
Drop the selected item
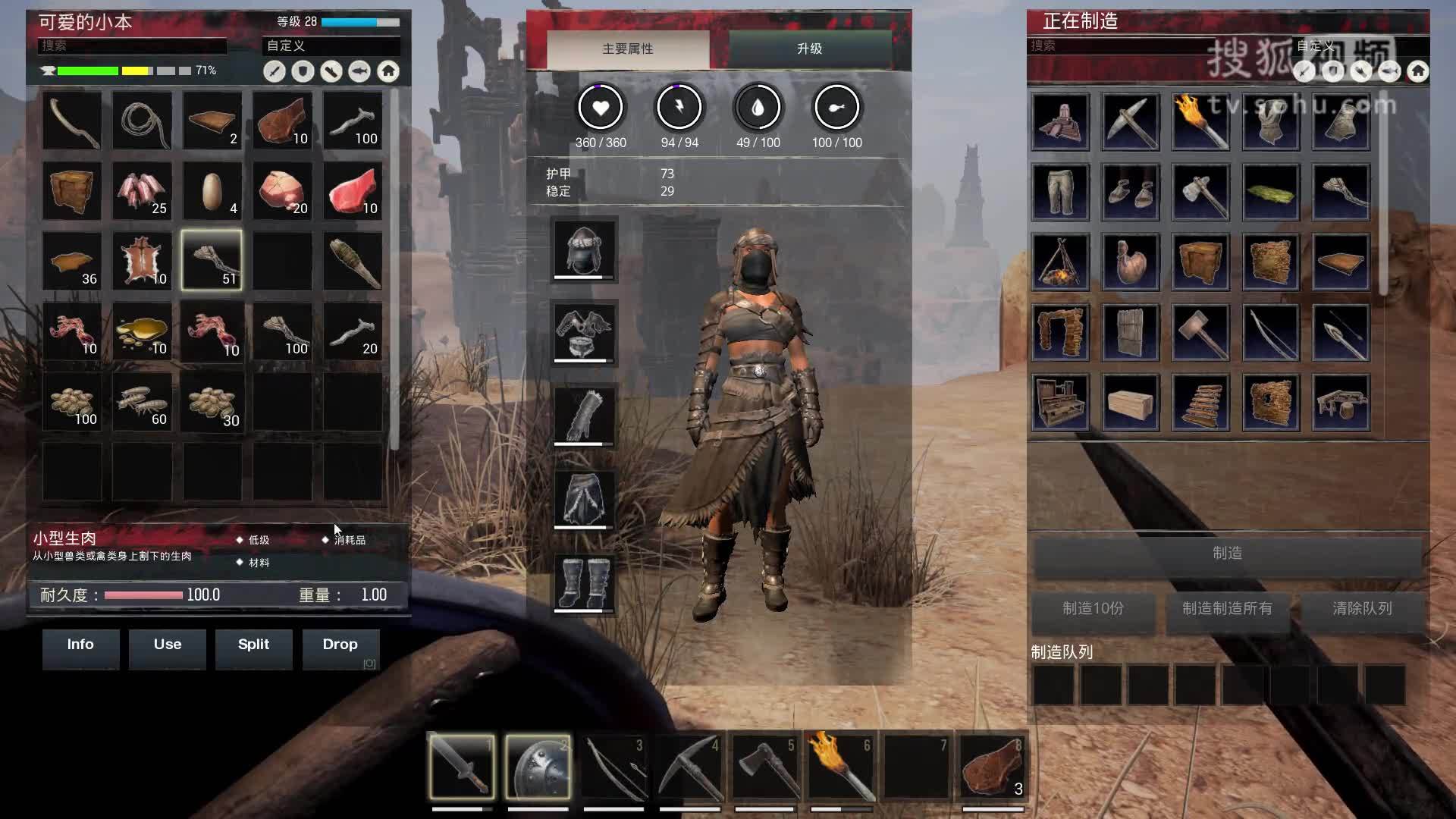point(340,645)
